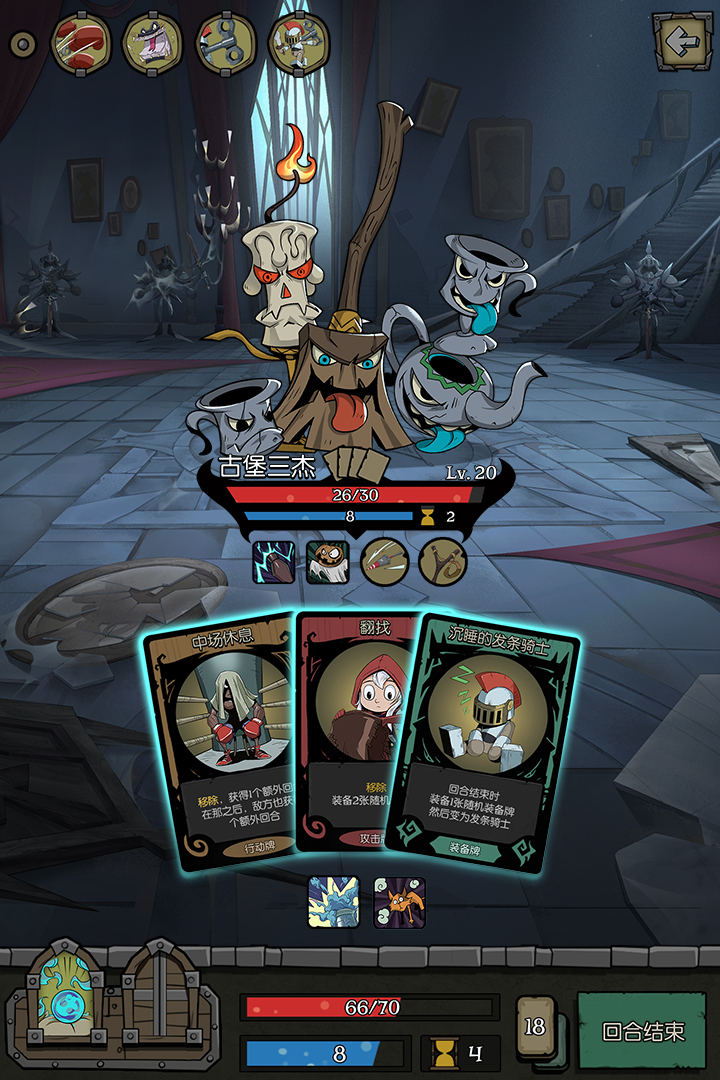View the enemy's lightning coffin status
The image size is (720, 1080).
tap(272, 561)
